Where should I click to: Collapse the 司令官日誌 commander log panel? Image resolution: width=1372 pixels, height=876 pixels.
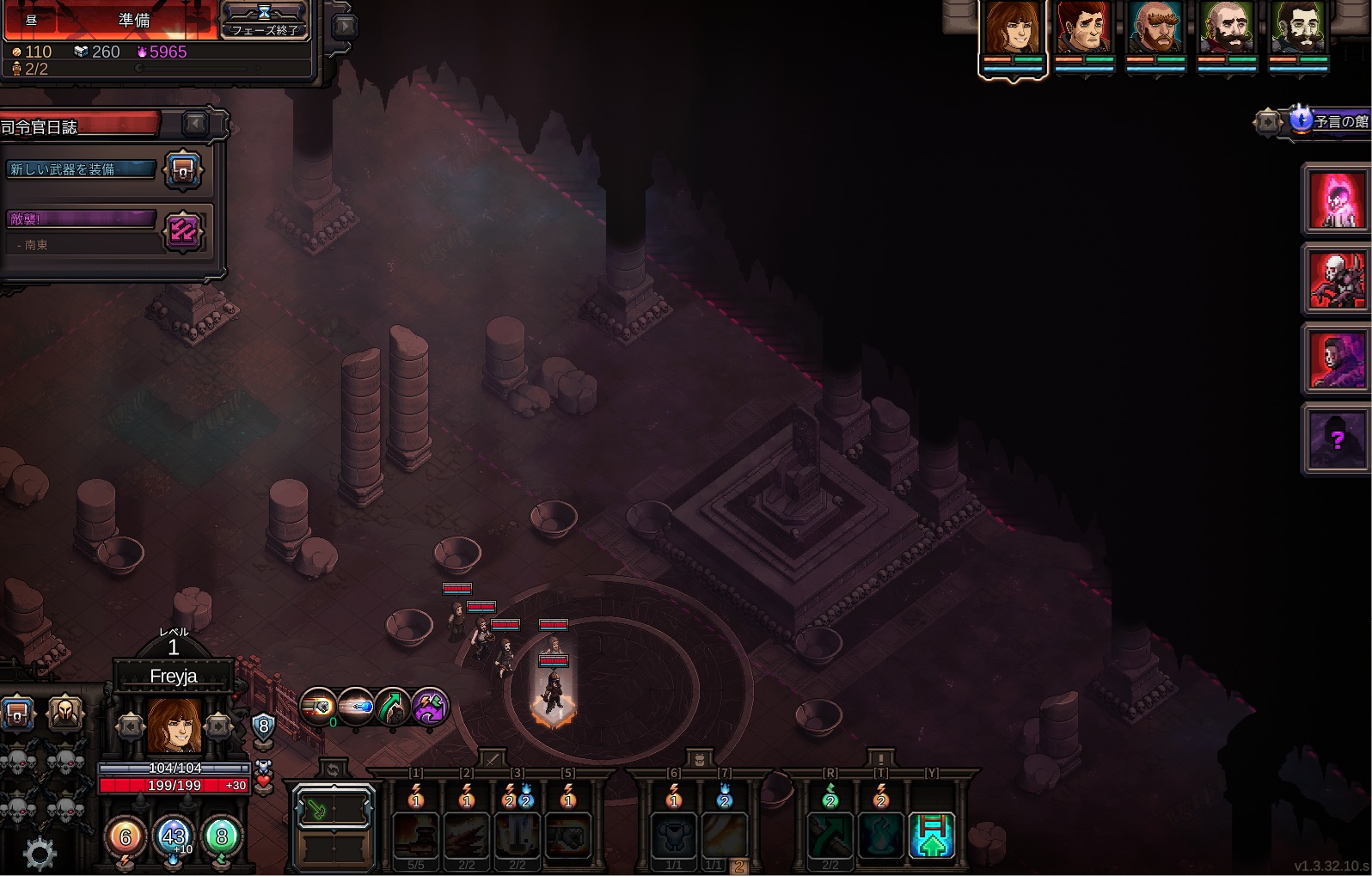point(196,125)
